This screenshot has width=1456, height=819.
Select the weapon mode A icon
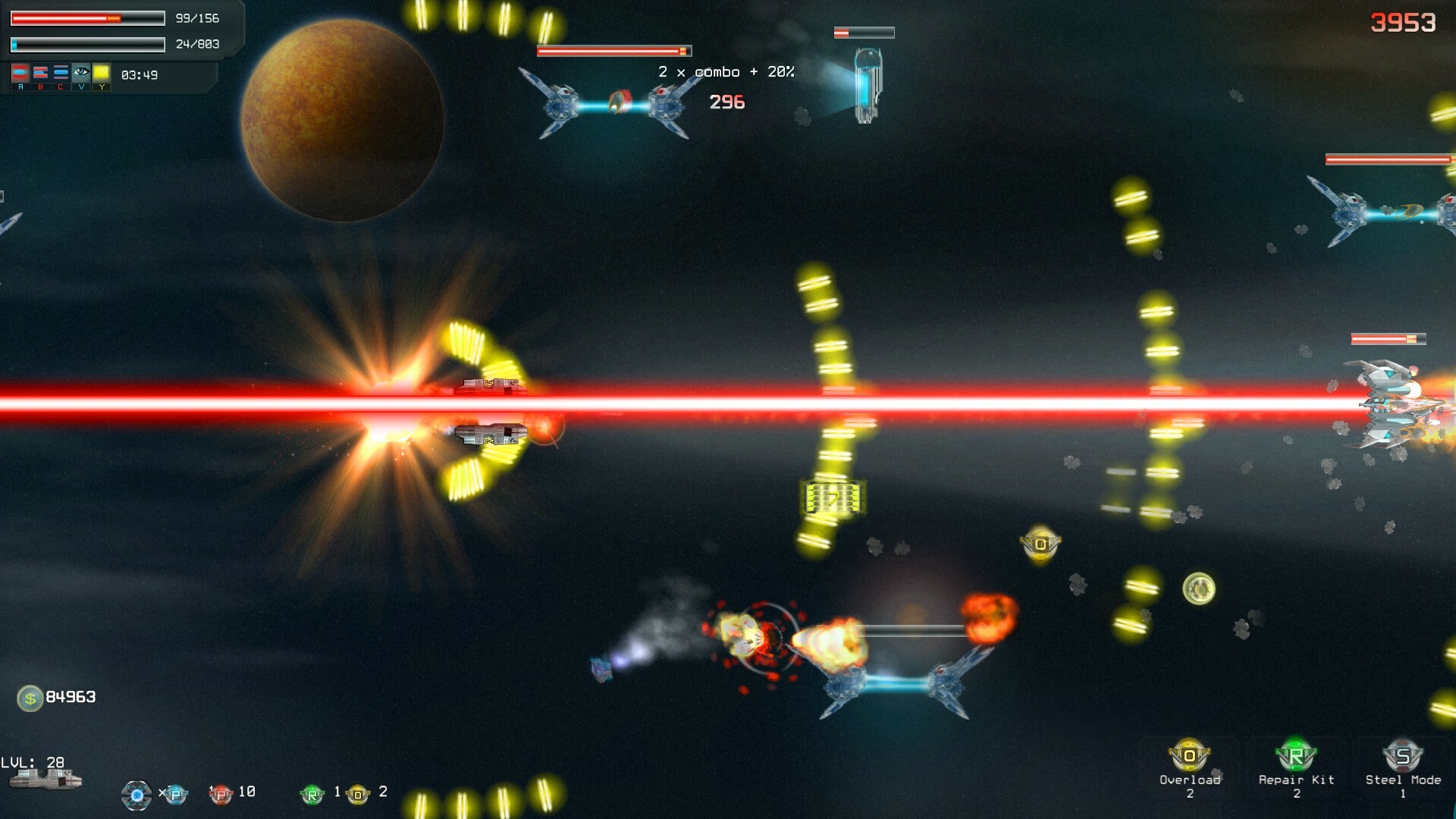coord(20,74)
